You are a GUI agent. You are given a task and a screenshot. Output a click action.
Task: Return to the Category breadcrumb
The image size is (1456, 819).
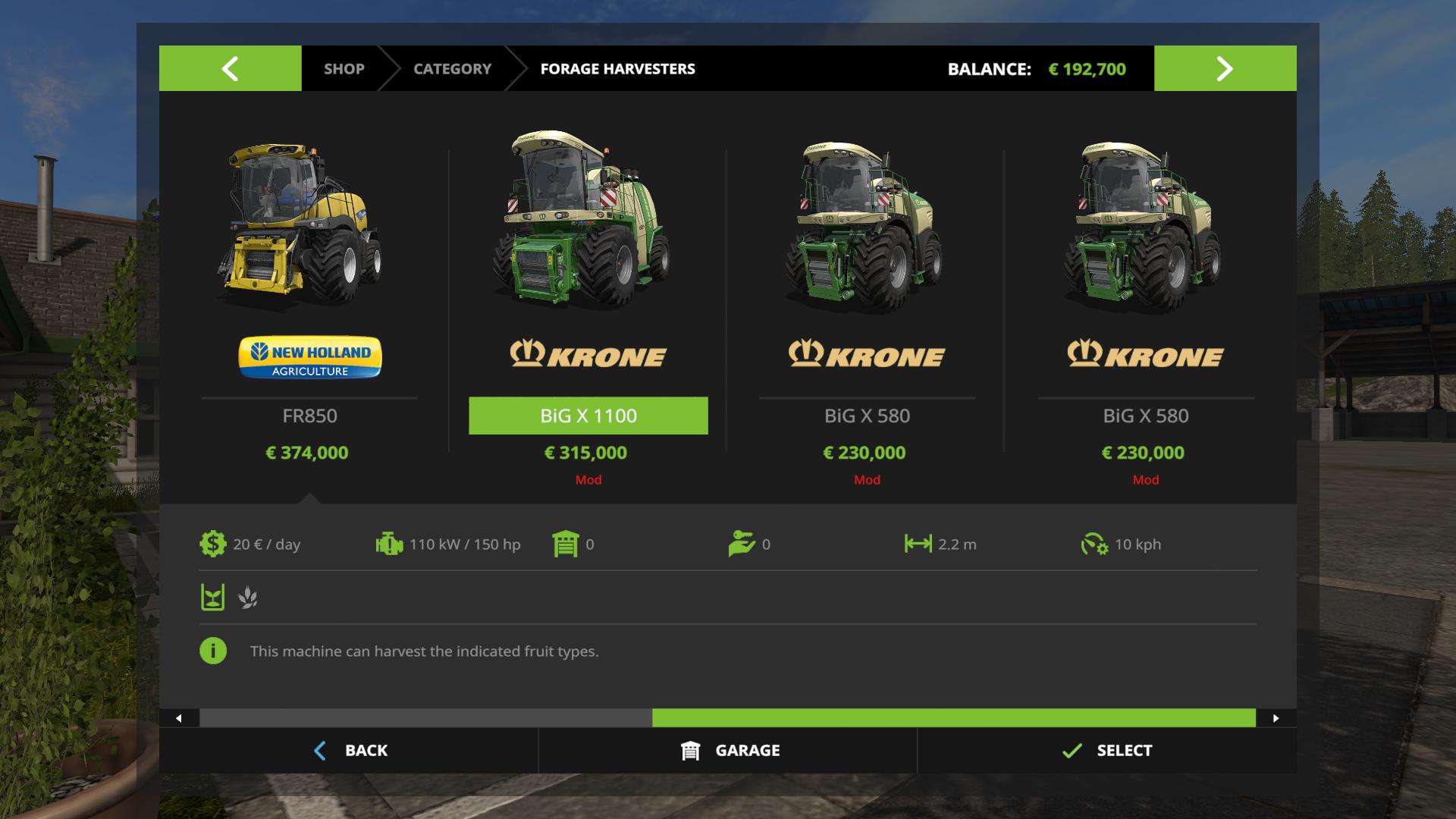coord(452,69)
